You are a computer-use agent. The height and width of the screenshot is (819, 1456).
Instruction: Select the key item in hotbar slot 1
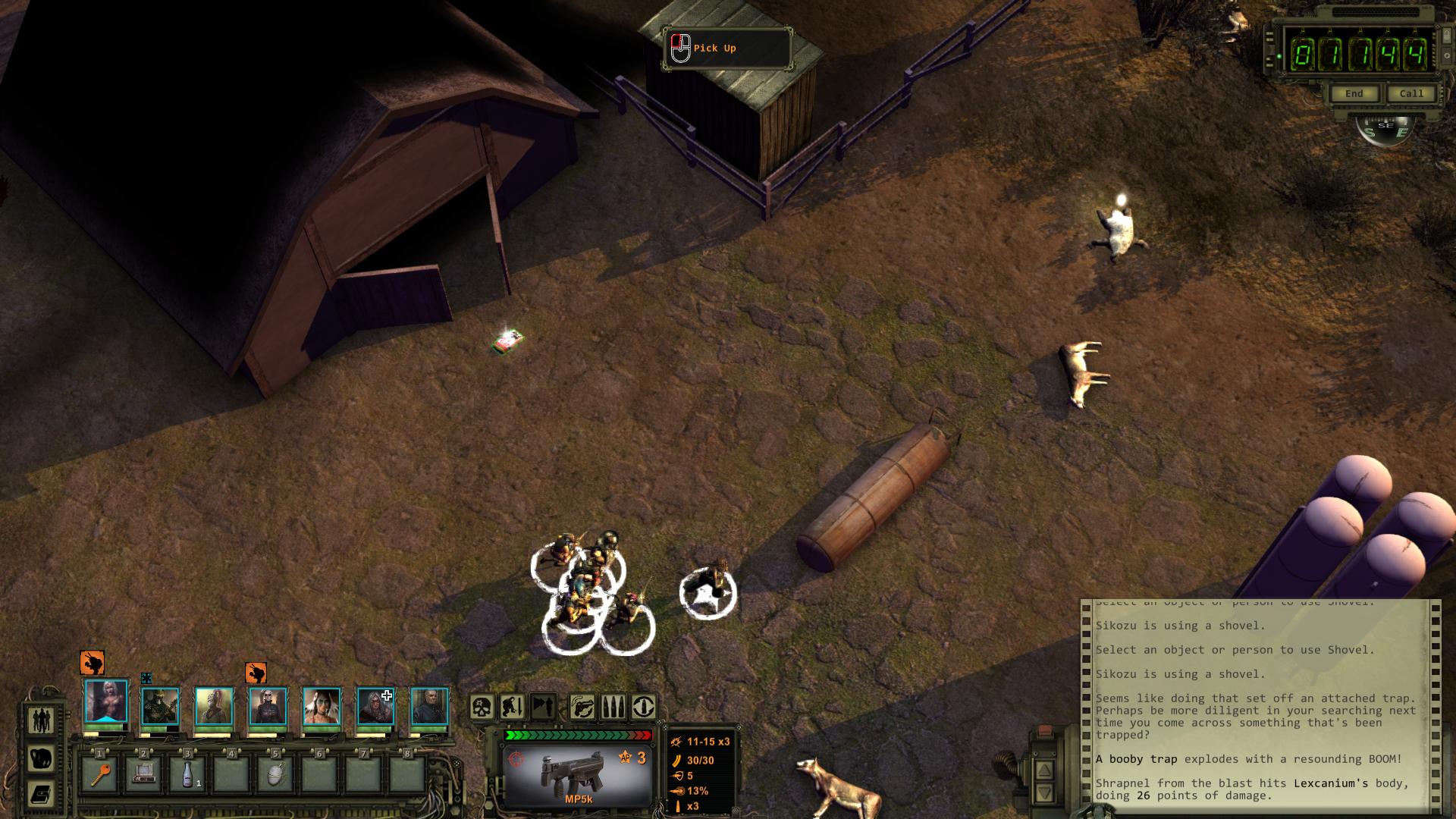101,775
